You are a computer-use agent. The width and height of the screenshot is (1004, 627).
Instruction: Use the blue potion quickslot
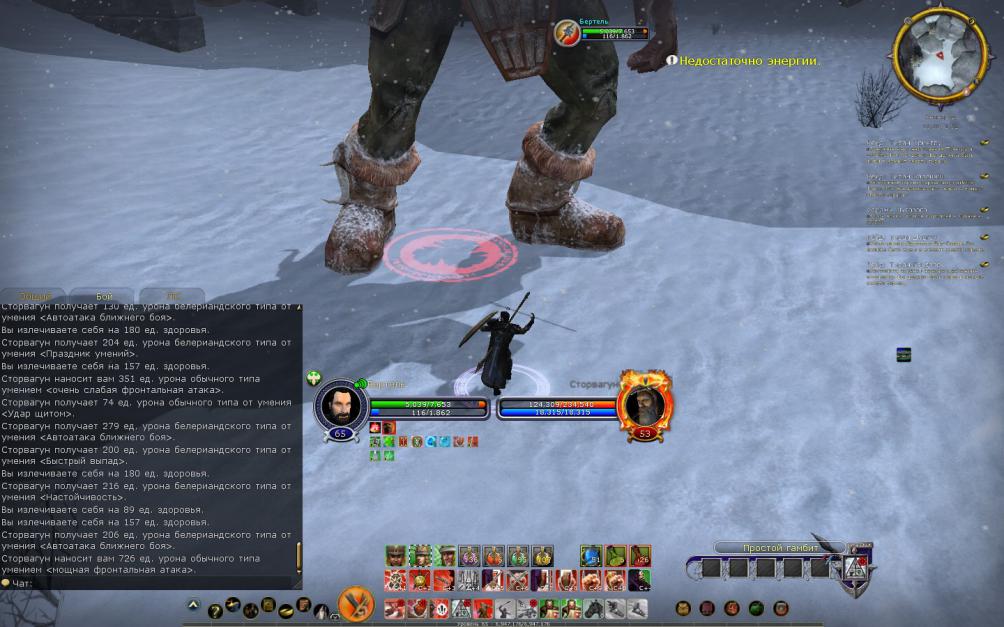coord(591,556)
